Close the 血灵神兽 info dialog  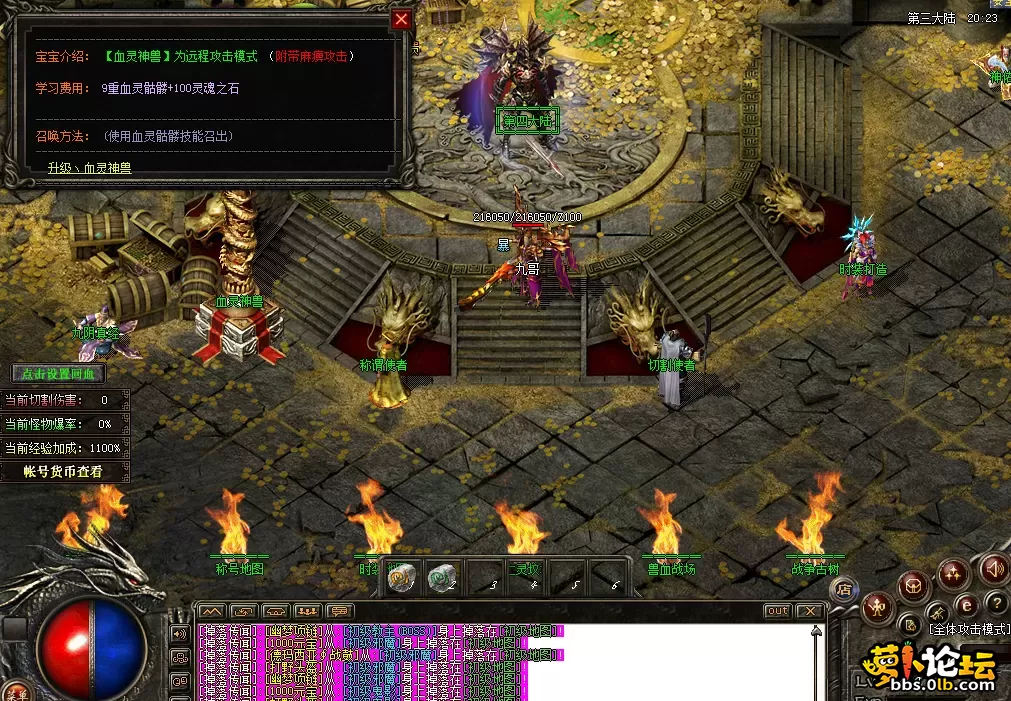[x=401, y=19]
